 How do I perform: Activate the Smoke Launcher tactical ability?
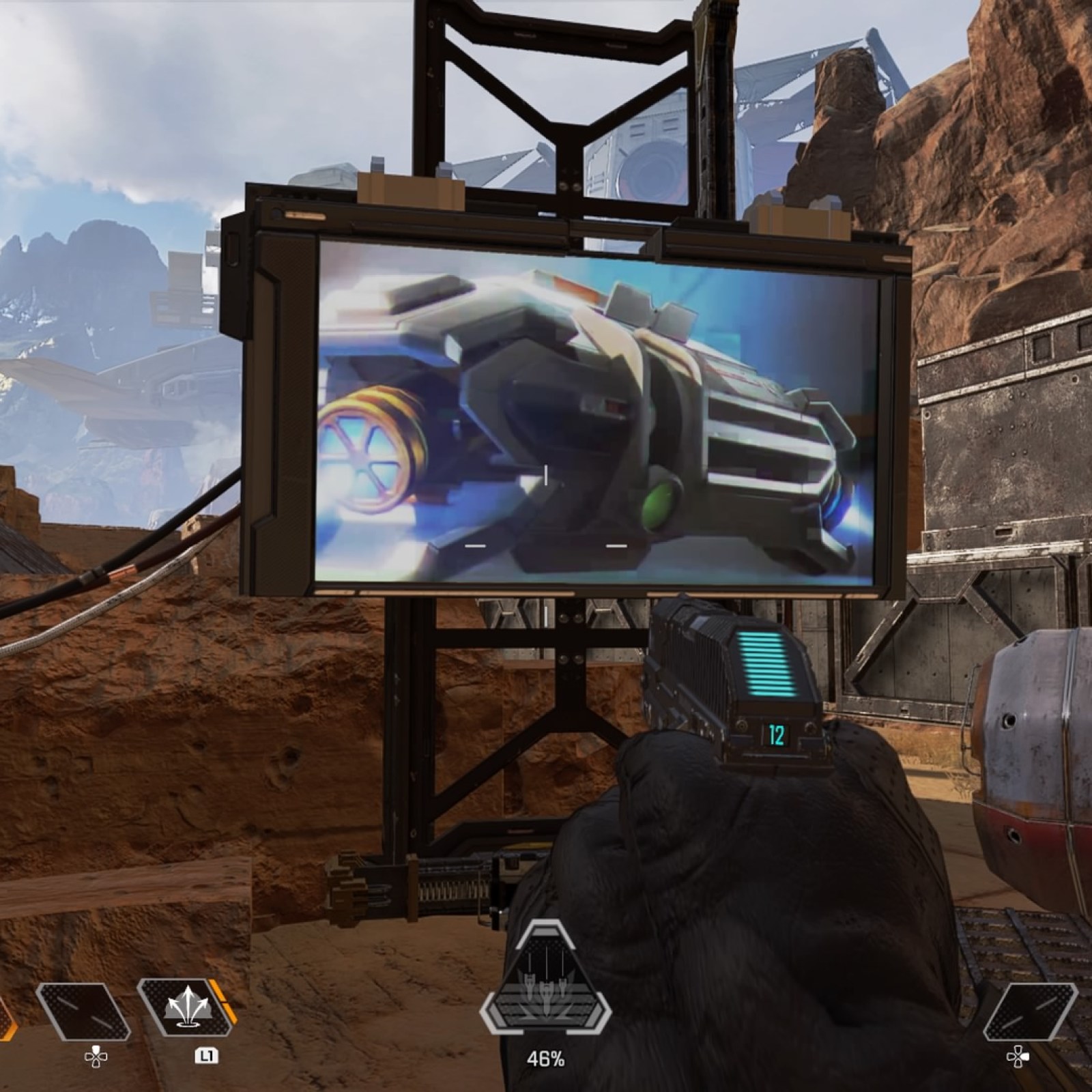click(186, 1011)
